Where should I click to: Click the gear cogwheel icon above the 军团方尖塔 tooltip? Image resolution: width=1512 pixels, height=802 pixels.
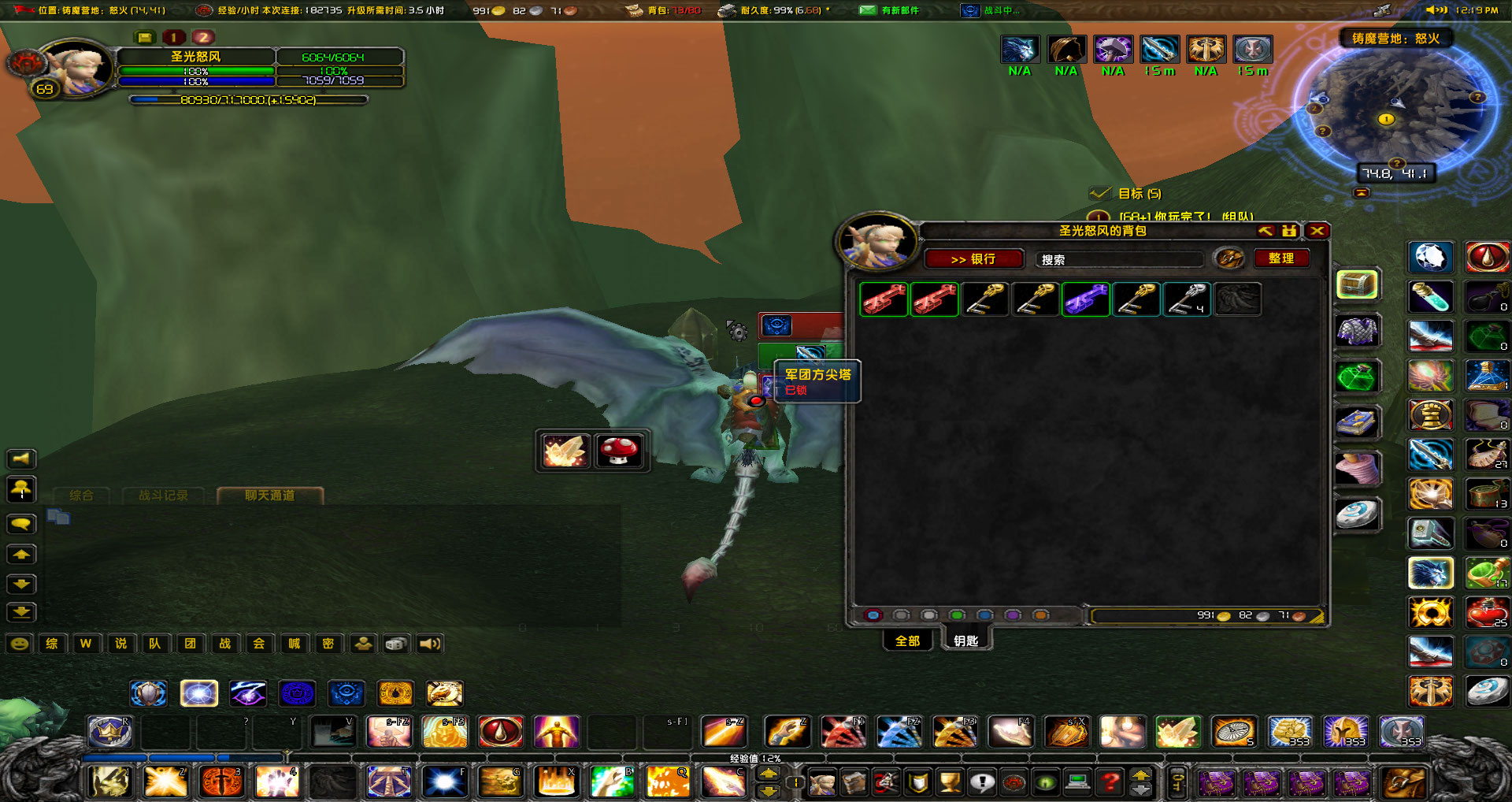click(x=737, y=333)
